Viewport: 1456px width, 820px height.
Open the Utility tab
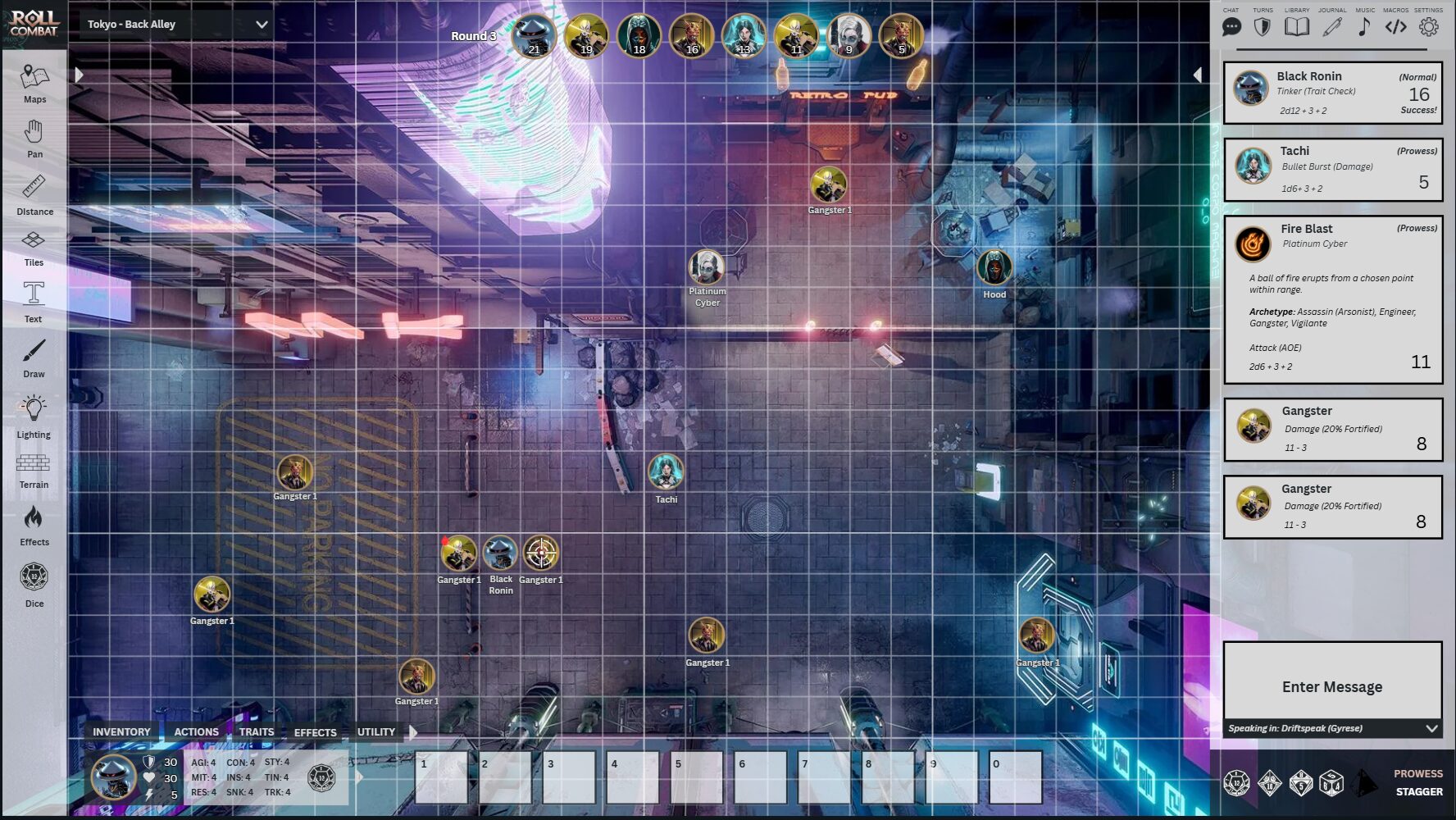(x=376, y=731)
